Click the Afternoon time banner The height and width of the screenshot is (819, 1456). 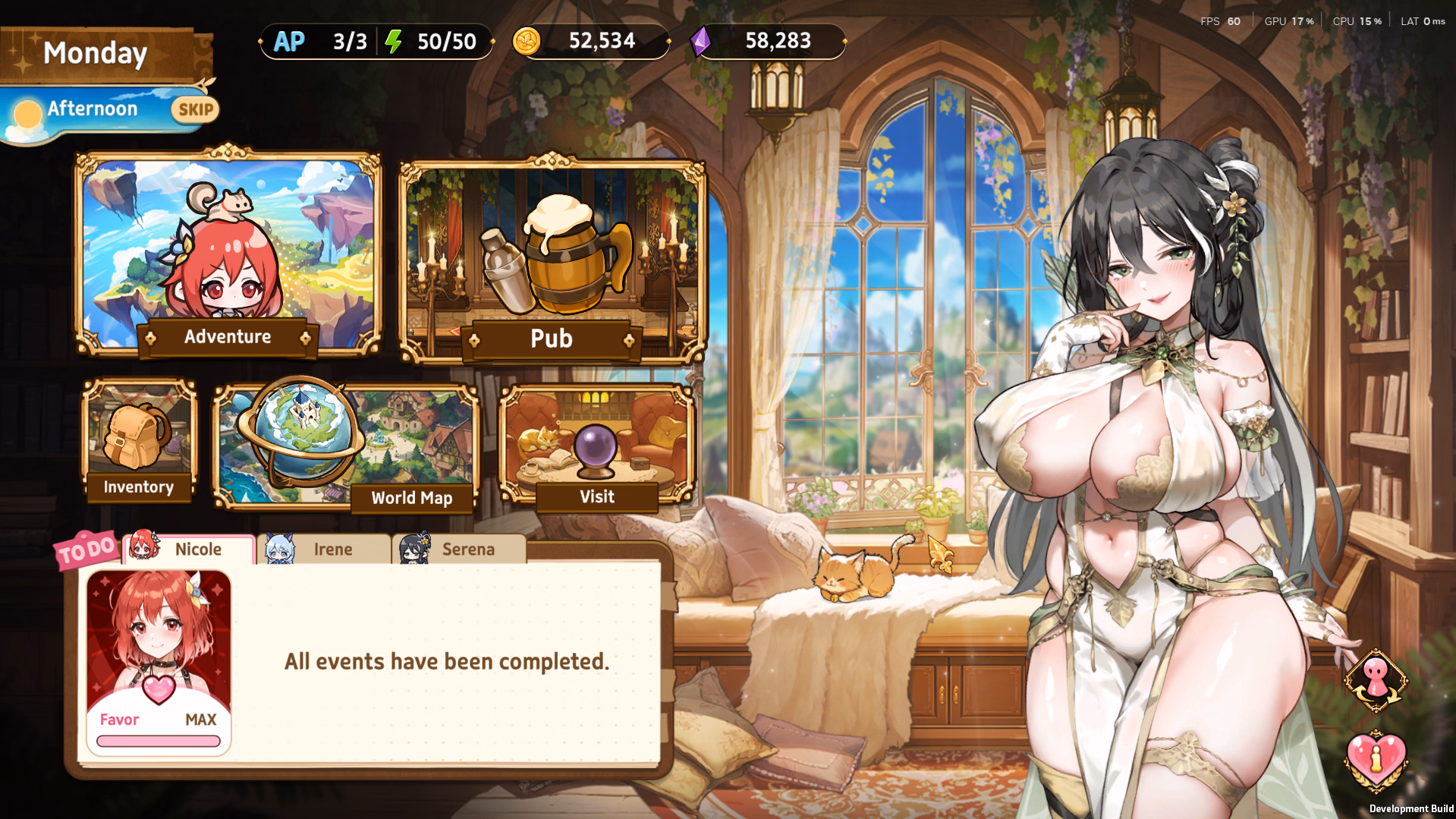[x=91, y=109]
